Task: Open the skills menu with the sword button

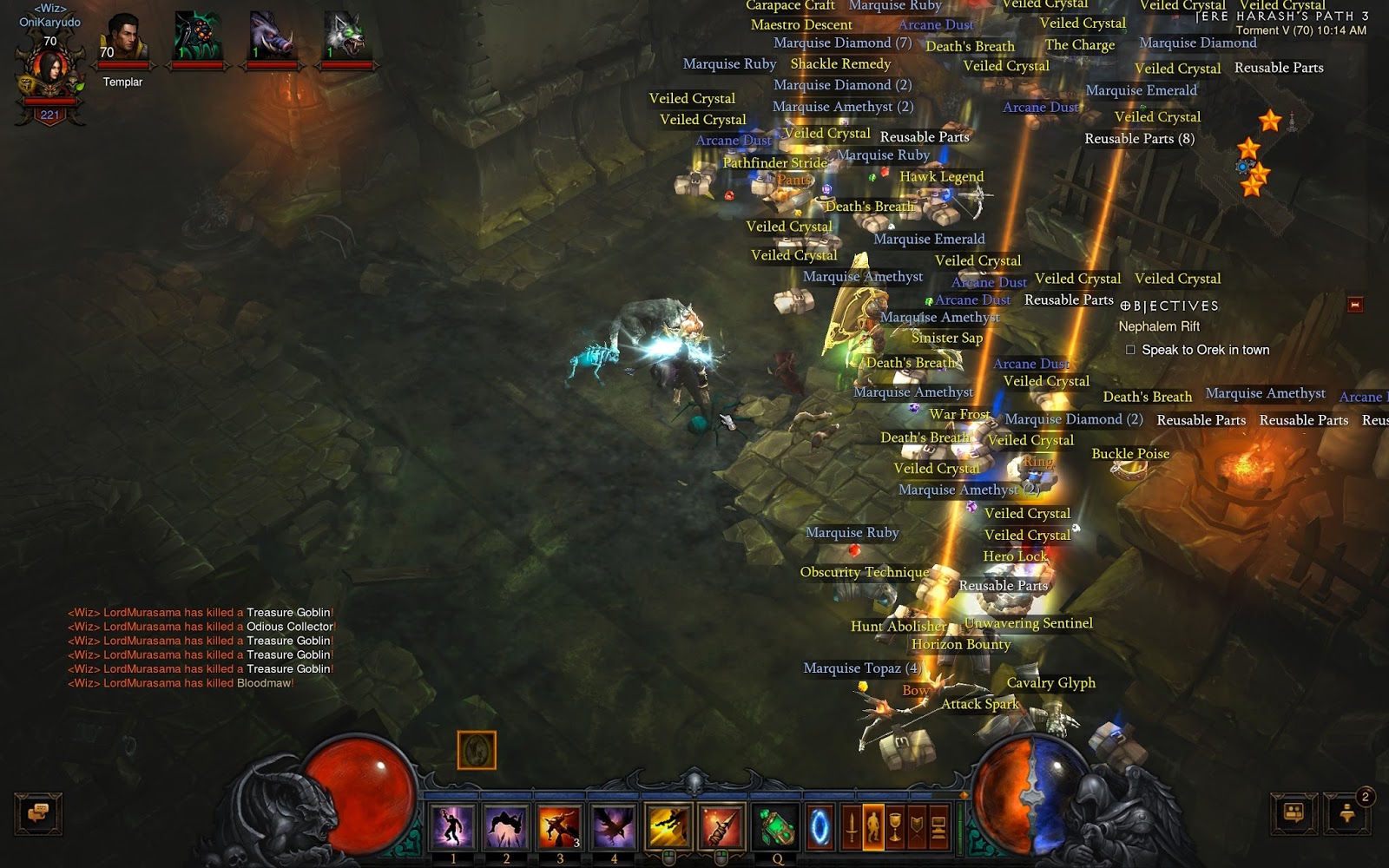Action: (x=852, y=825)
